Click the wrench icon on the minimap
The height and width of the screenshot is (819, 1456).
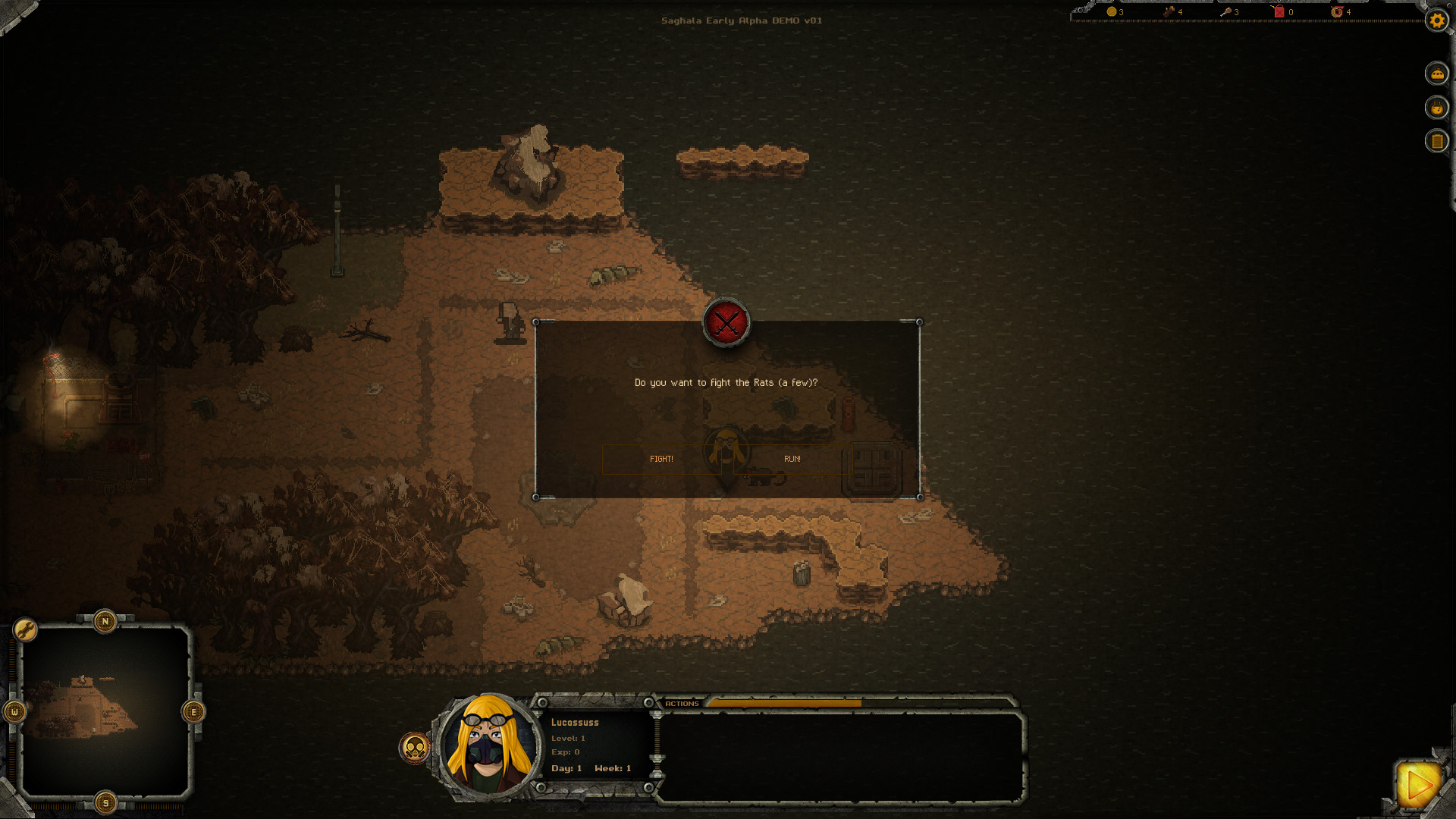[x=25, y=629]
